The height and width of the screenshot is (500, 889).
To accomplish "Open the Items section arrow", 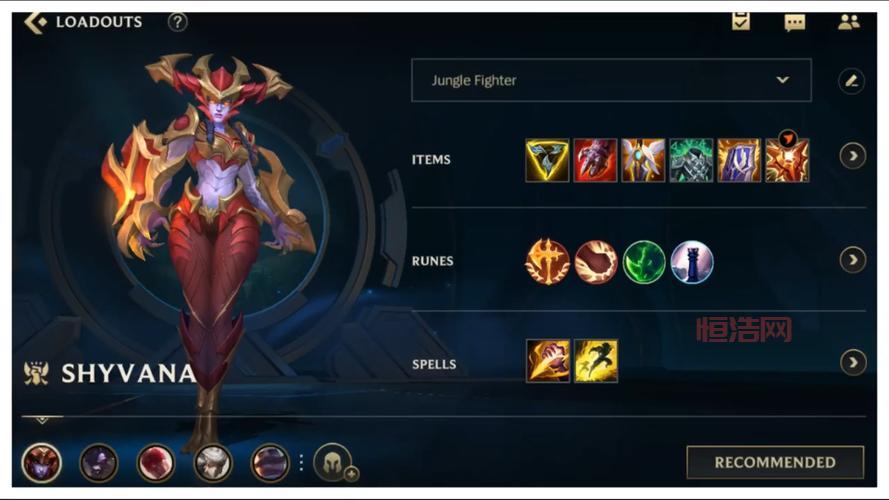I will click(852, 155).
